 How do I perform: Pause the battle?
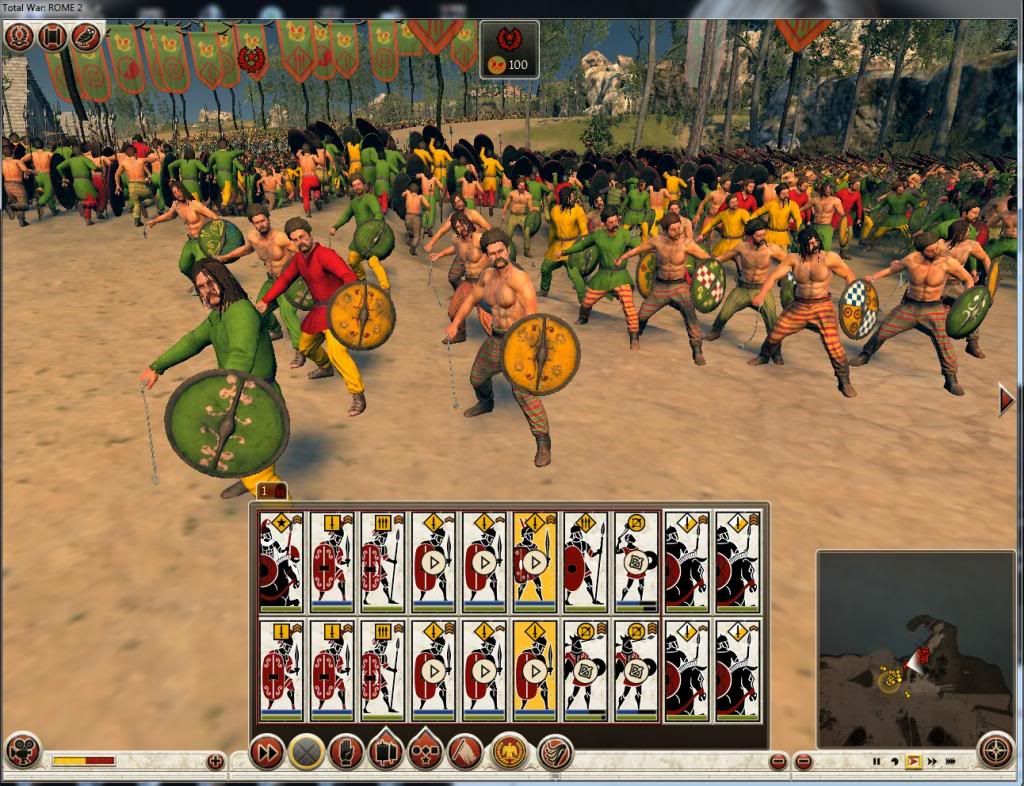coord(877,762)
